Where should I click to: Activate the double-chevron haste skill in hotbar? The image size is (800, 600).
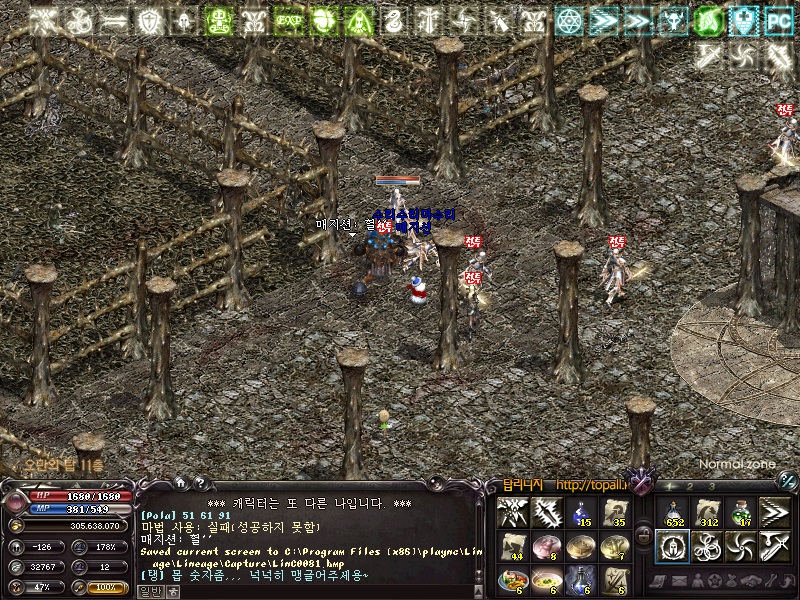[774, 513]
